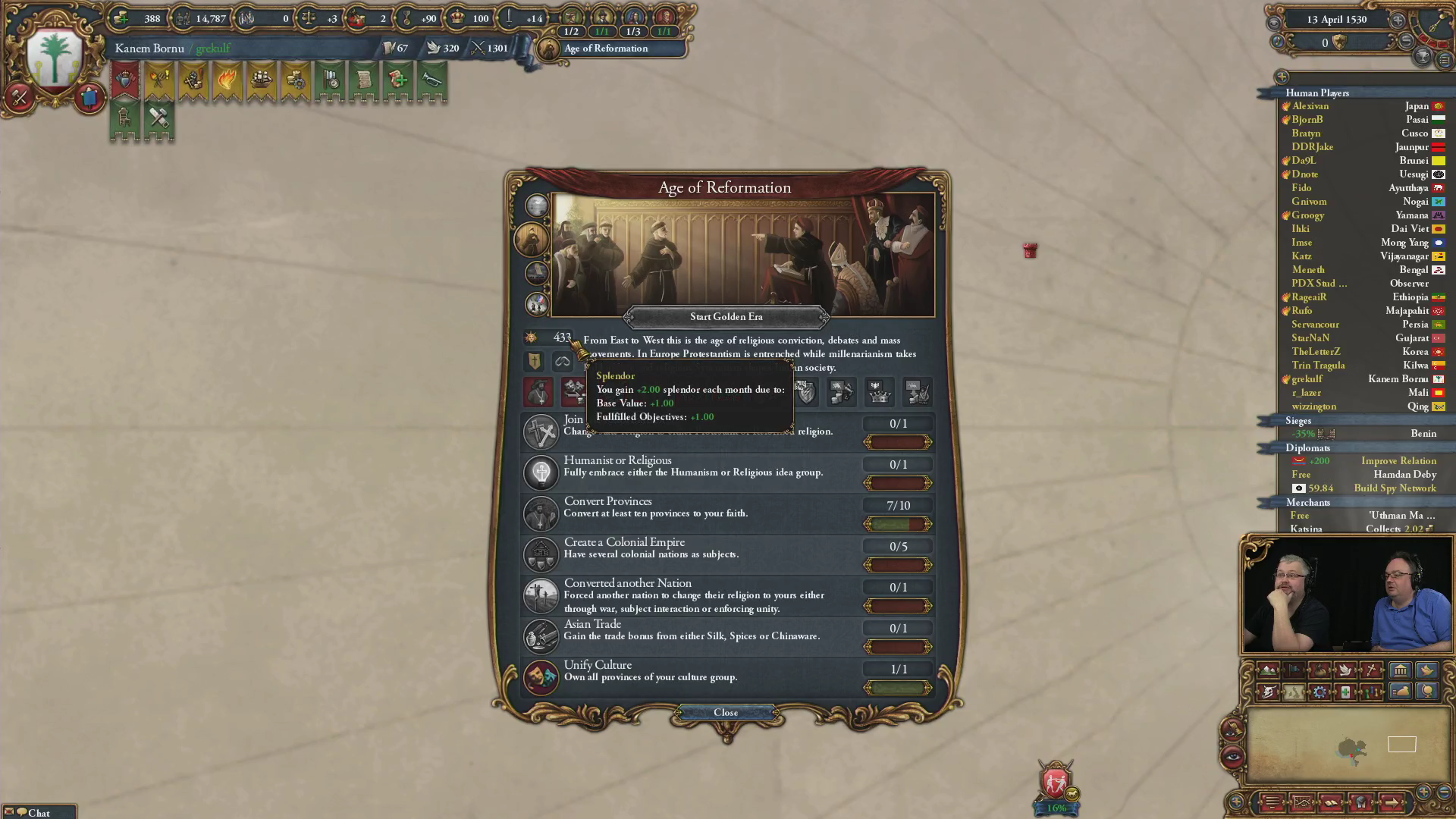Toggle the Chat window

36,812
